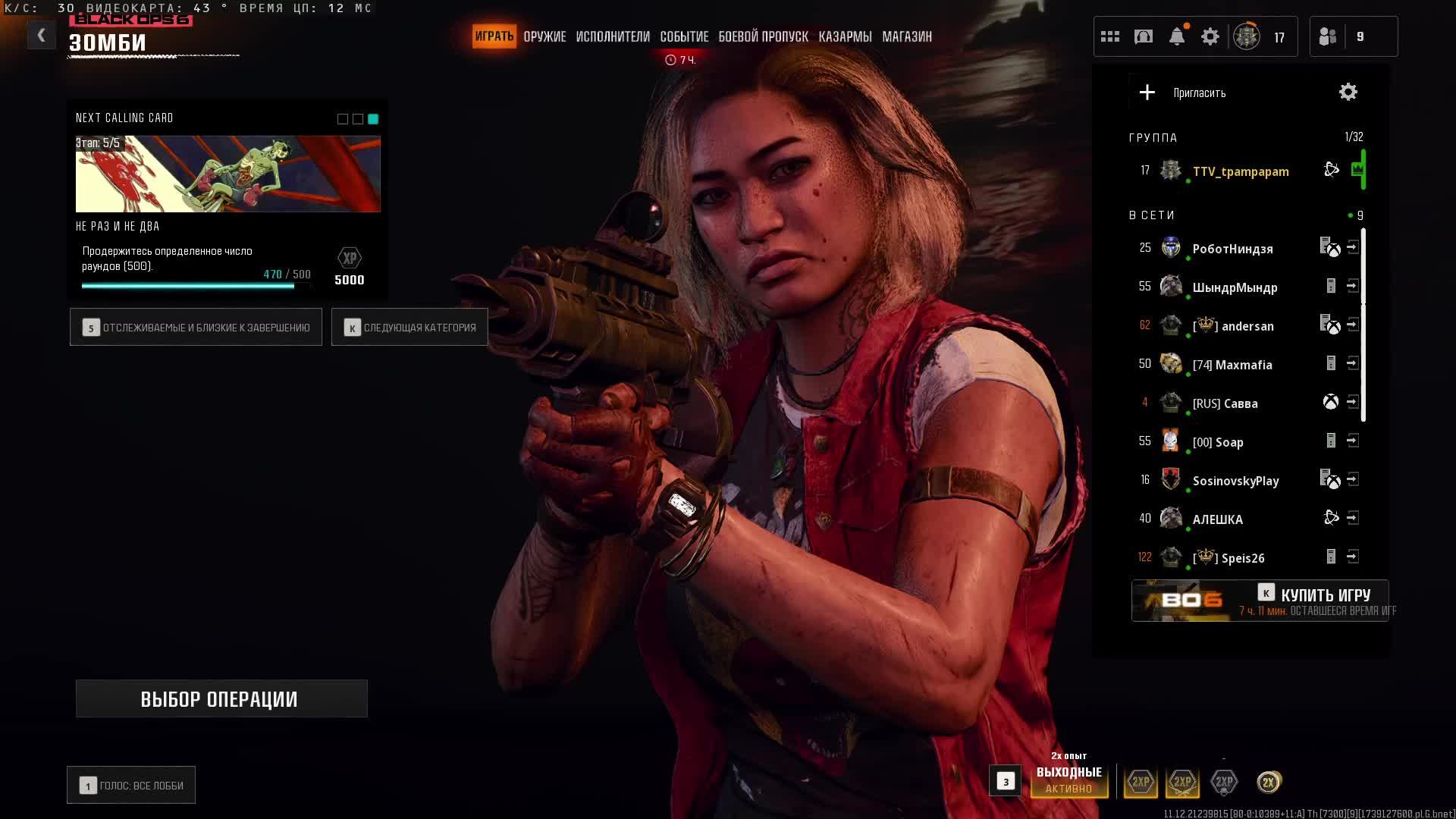This screenshot has width=1456, height=819.
Task: Go back with the top-left arrow
Action: [41, 35]
